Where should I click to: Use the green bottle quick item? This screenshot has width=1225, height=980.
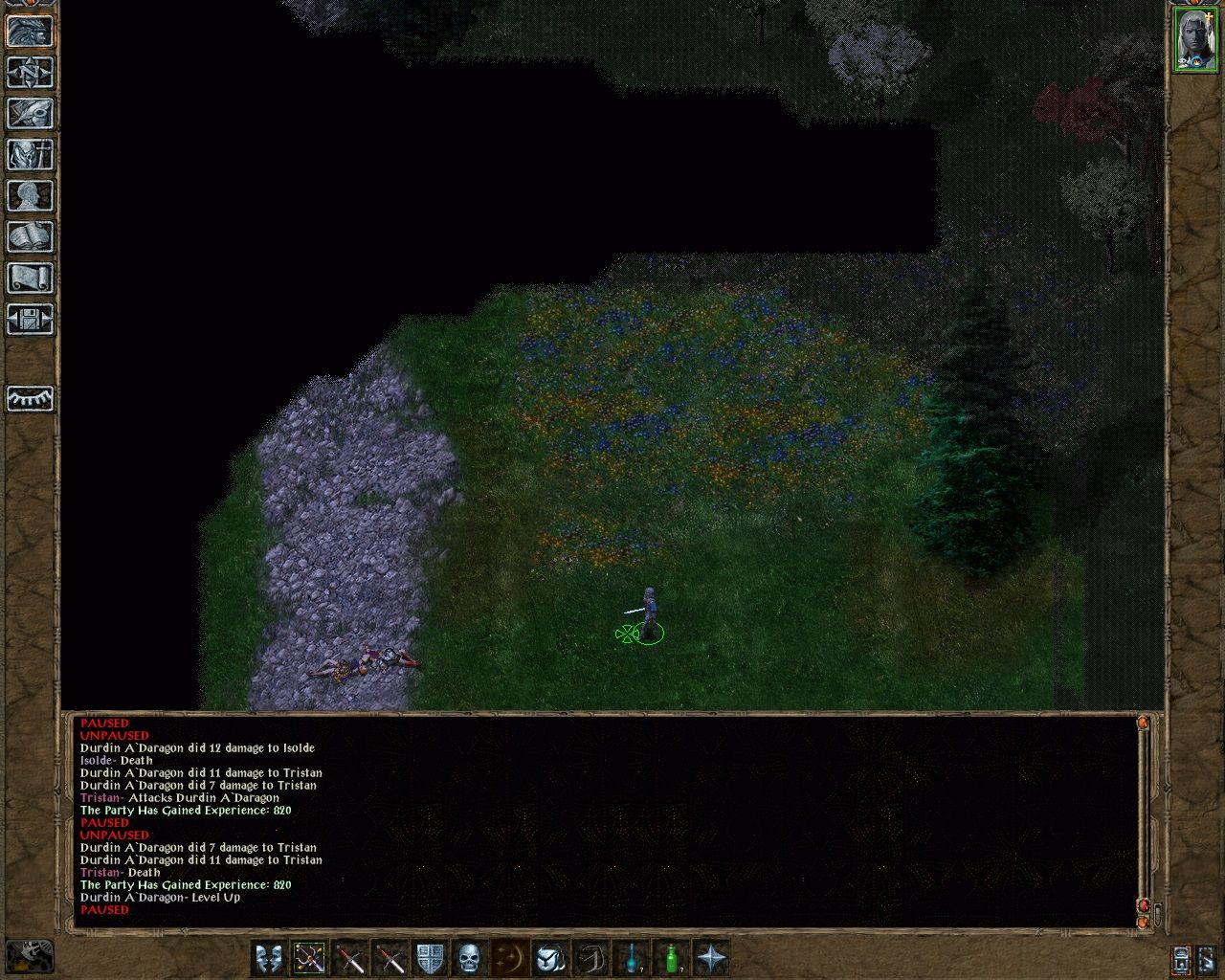click(672, 958)
